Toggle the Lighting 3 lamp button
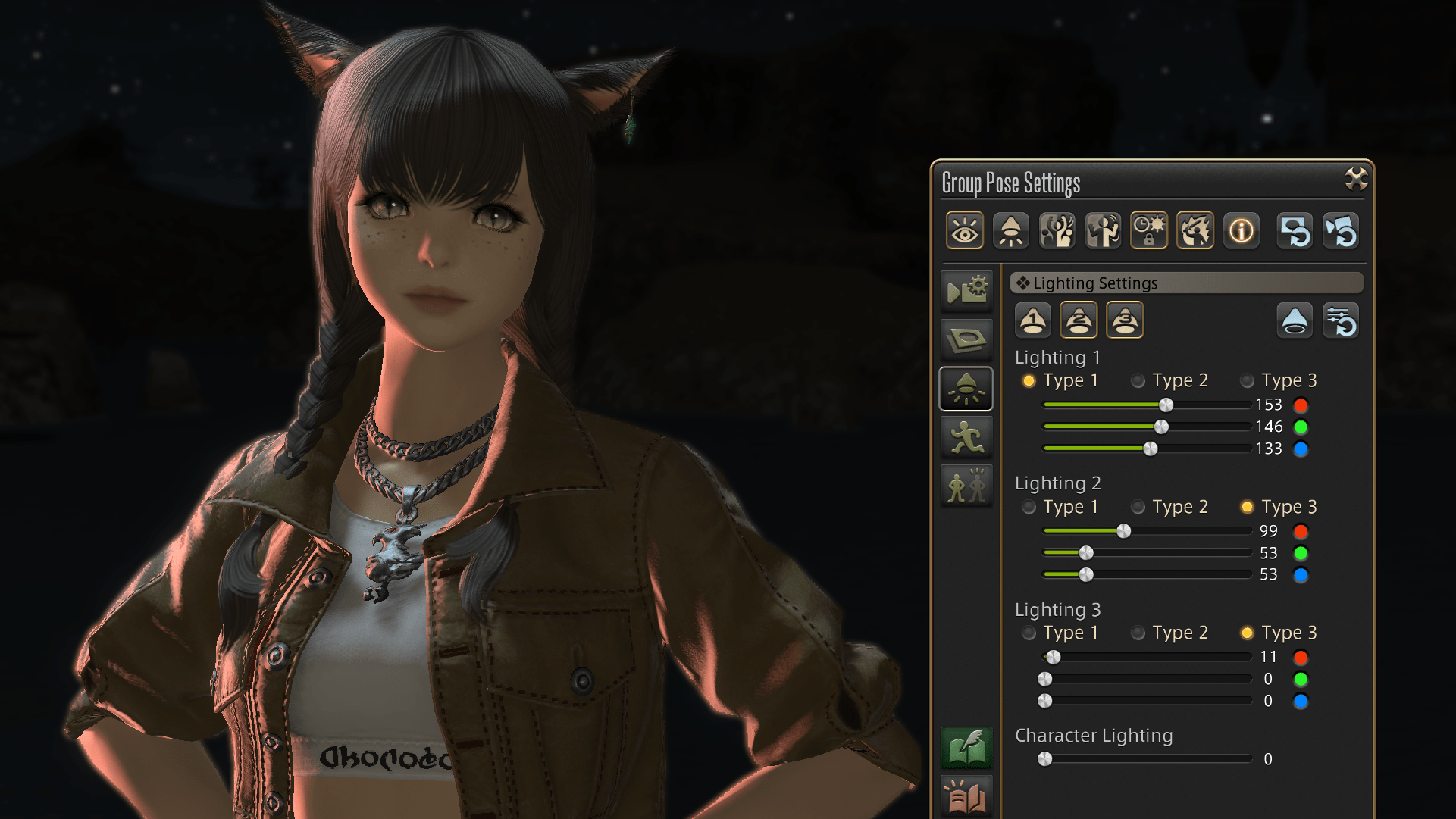The width and height of the screenshot is (1456, 819). (1125, 320)
